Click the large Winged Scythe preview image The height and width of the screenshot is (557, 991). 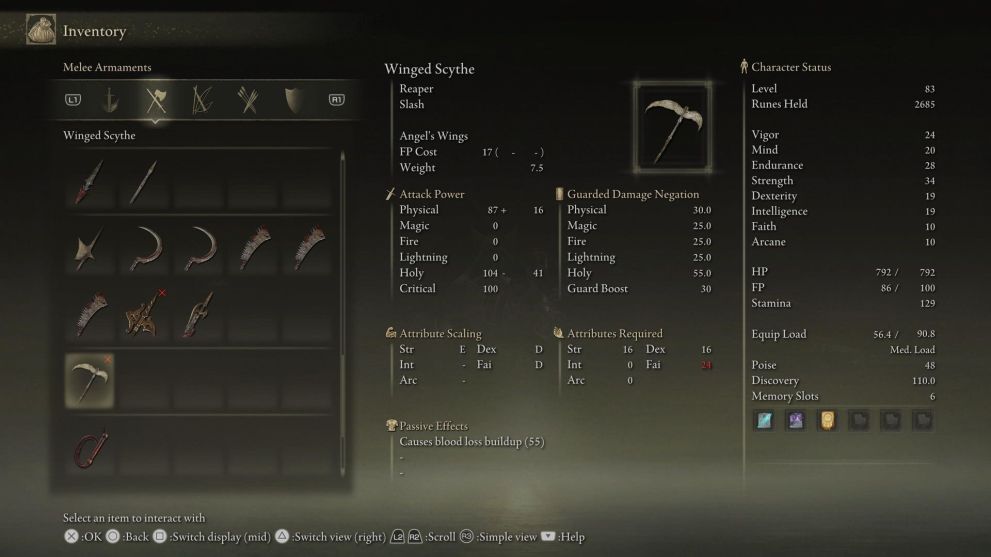[x=672, y=128]
